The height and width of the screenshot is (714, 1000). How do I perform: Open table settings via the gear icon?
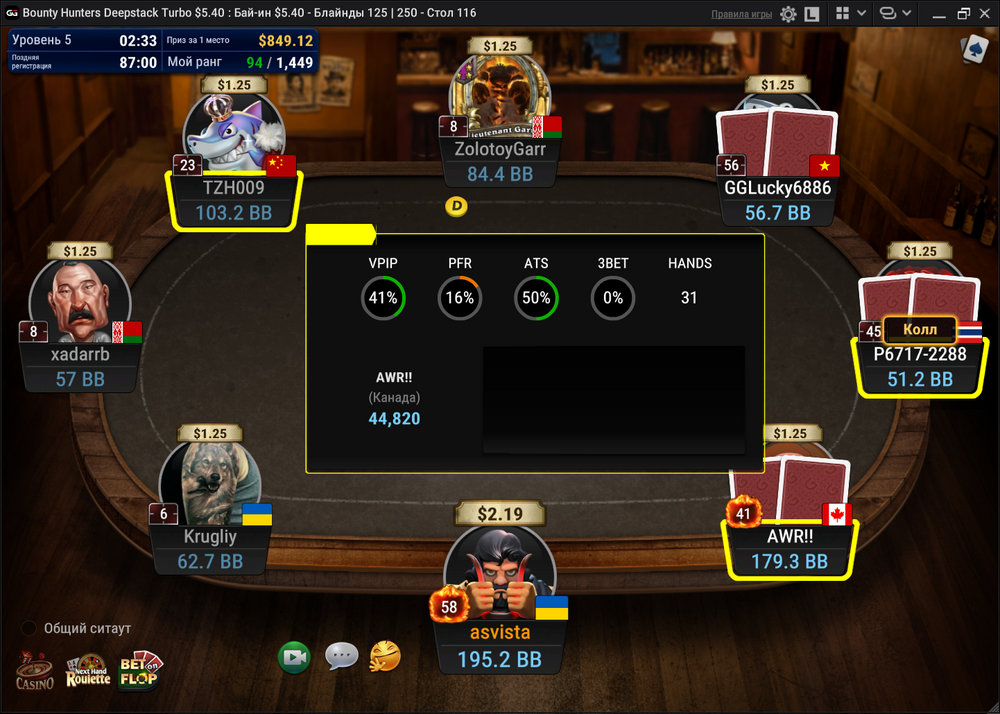click(788, 14)
